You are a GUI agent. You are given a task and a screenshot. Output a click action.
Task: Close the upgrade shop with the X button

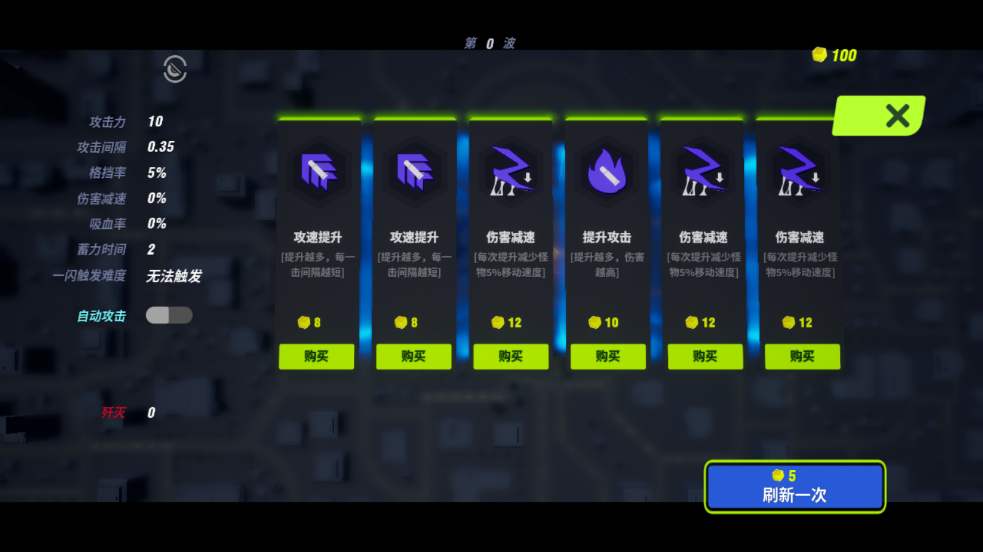point(896,115)
